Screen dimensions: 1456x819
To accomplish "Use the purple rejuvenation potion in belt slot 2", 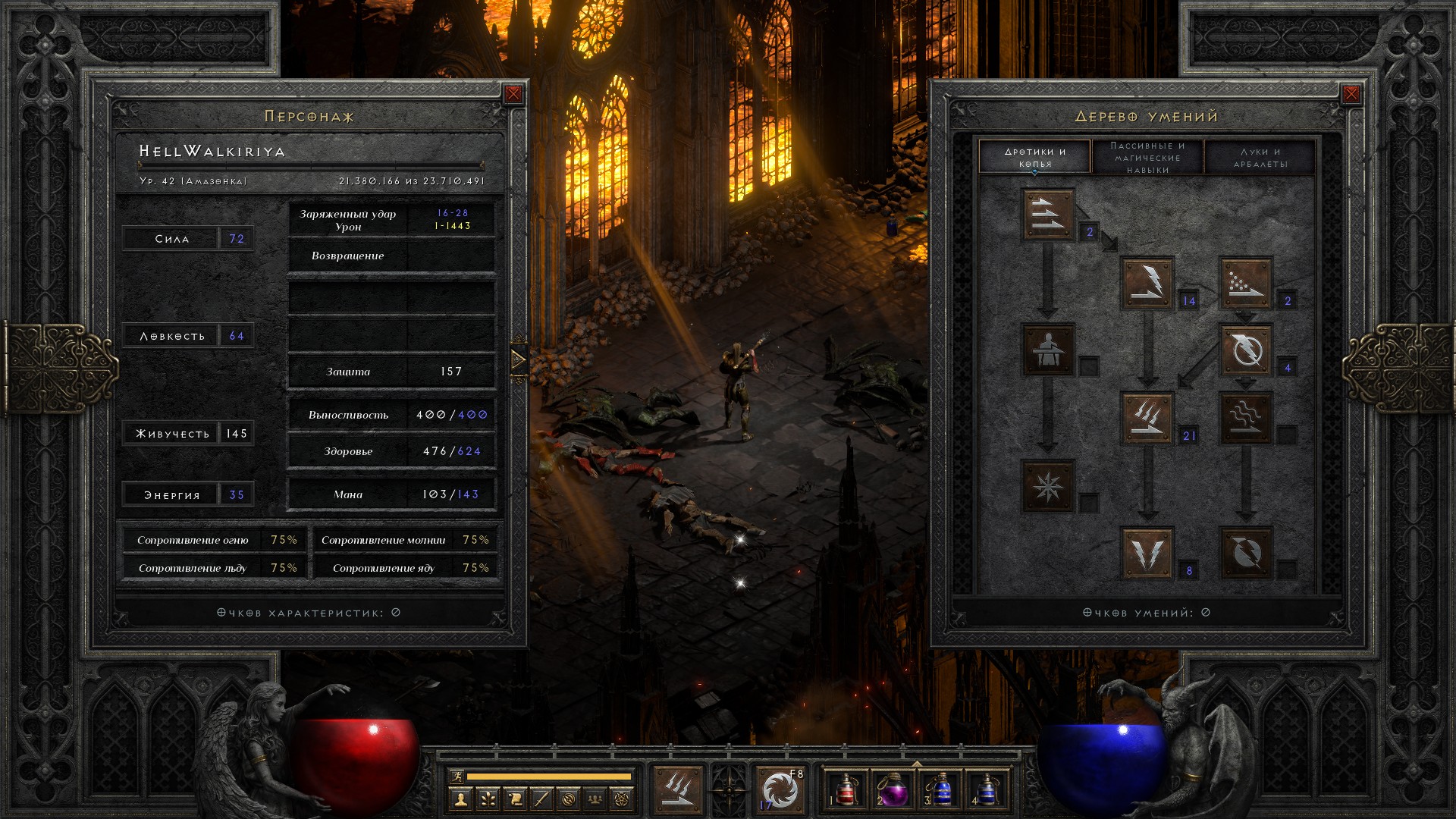I will pyautogui.click(x=893, y=789).
